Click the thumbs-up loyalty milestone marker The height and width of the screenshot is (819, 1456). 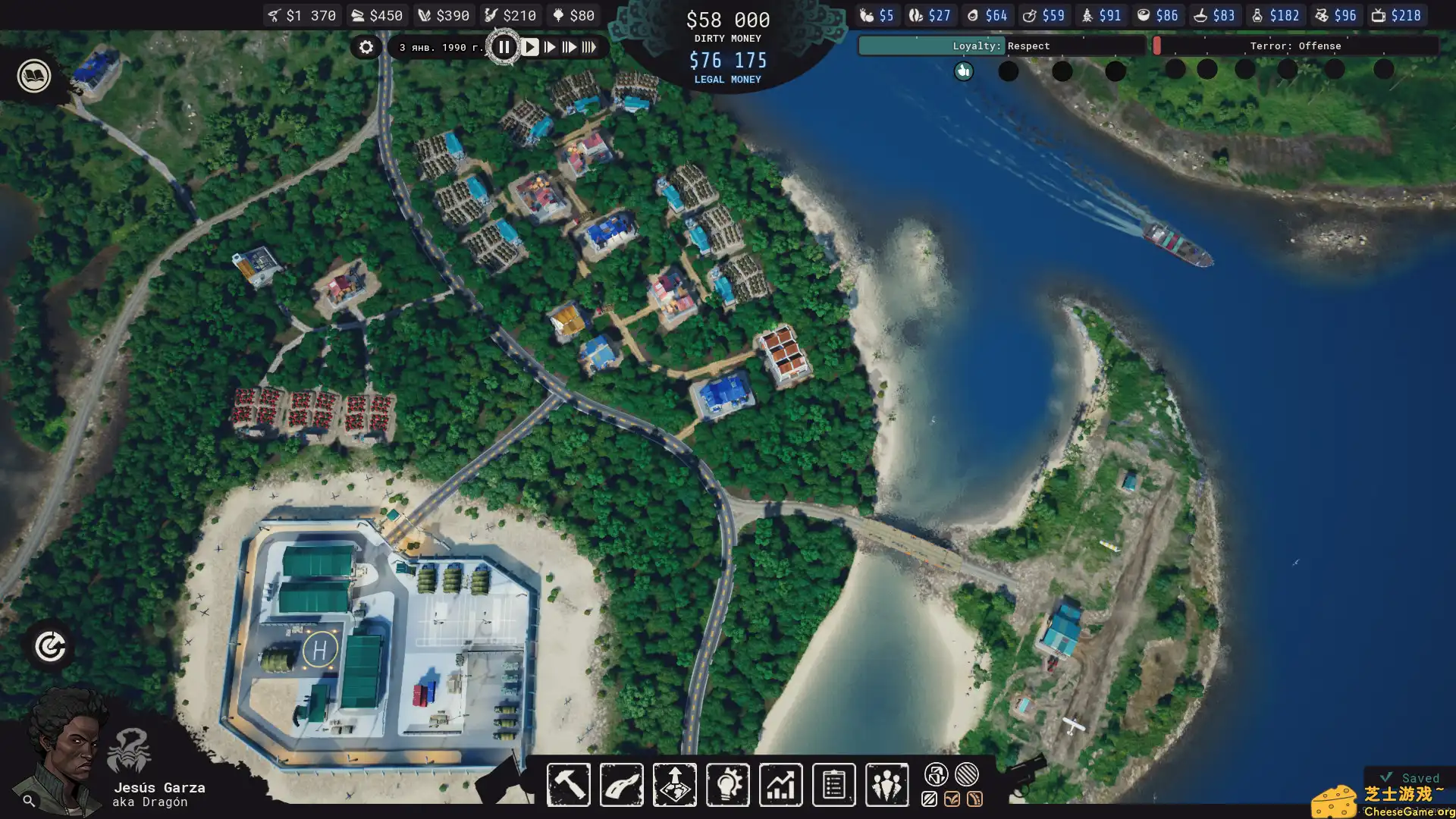coord(963,71)
